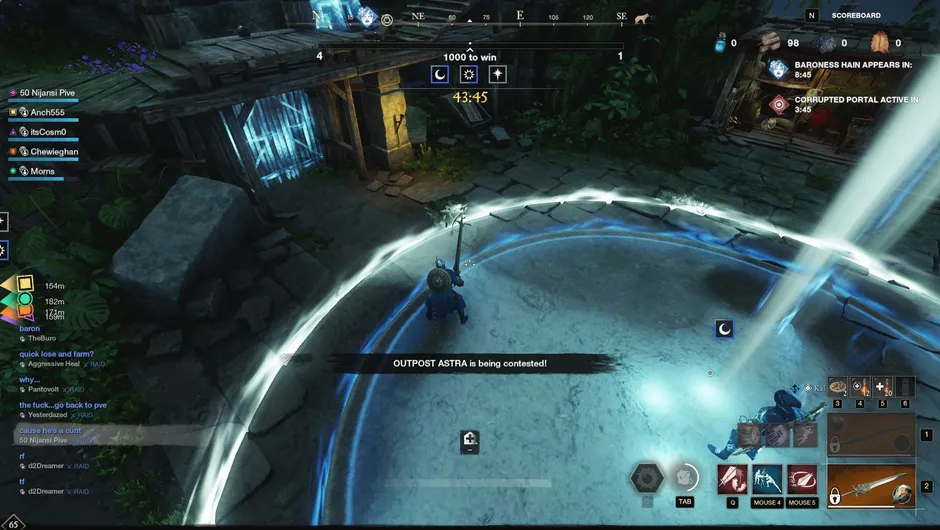Click the crescent moon control point indicator
940x530 pixels.
tap(440, 74)
